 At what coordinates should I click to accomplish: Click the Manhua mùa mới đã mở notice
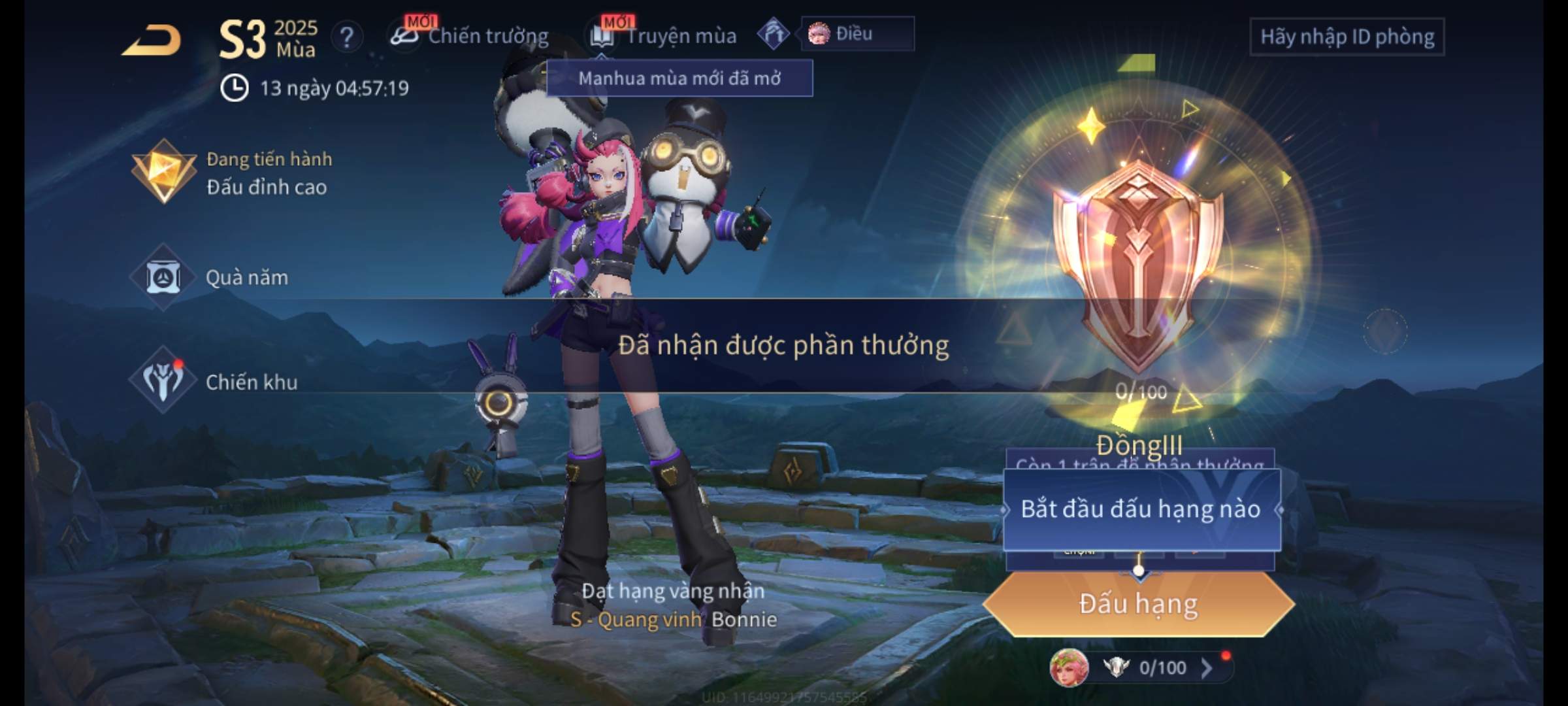[x=679, y=78]
